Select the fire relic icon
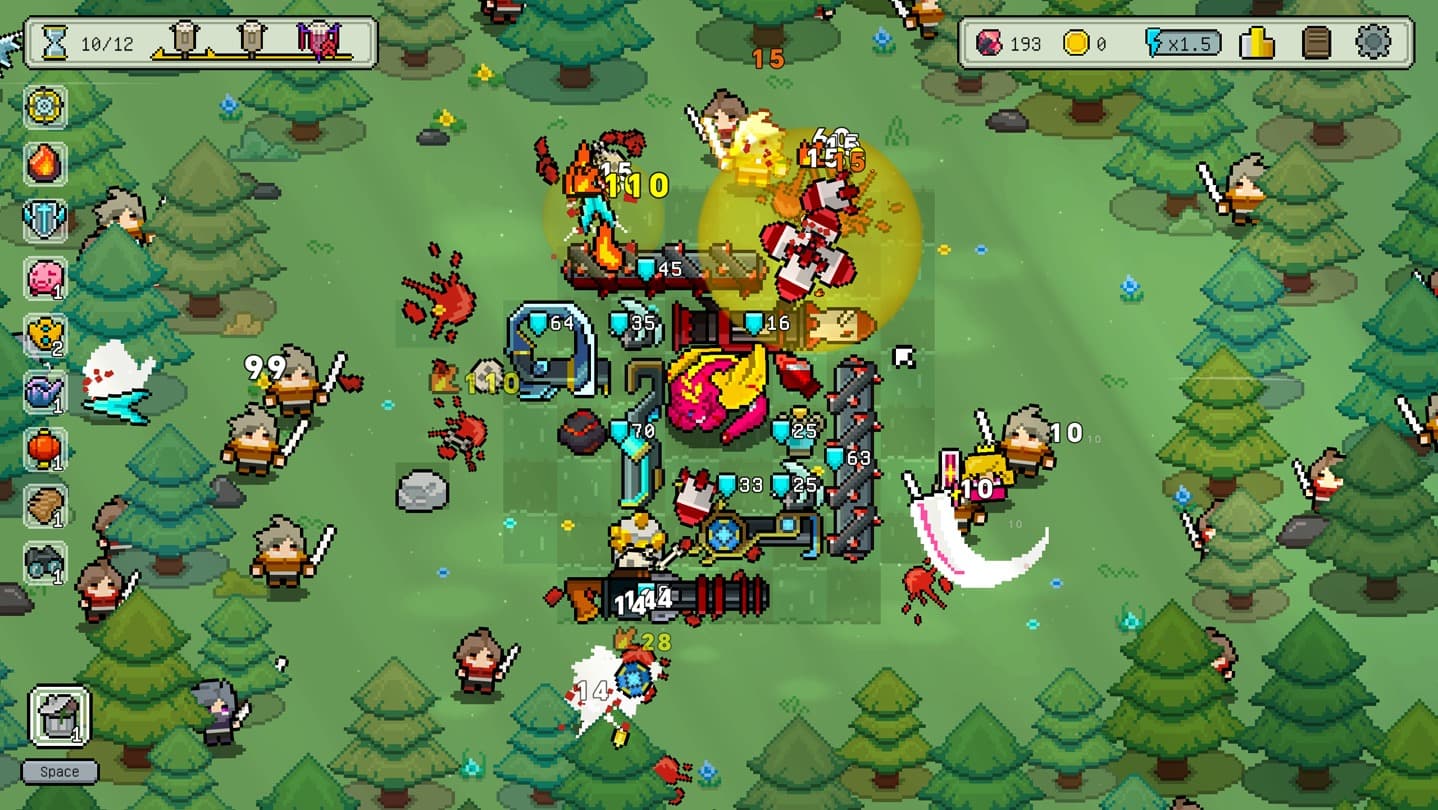The height and width of the screenshot is (810, 1438). point(45,163)
